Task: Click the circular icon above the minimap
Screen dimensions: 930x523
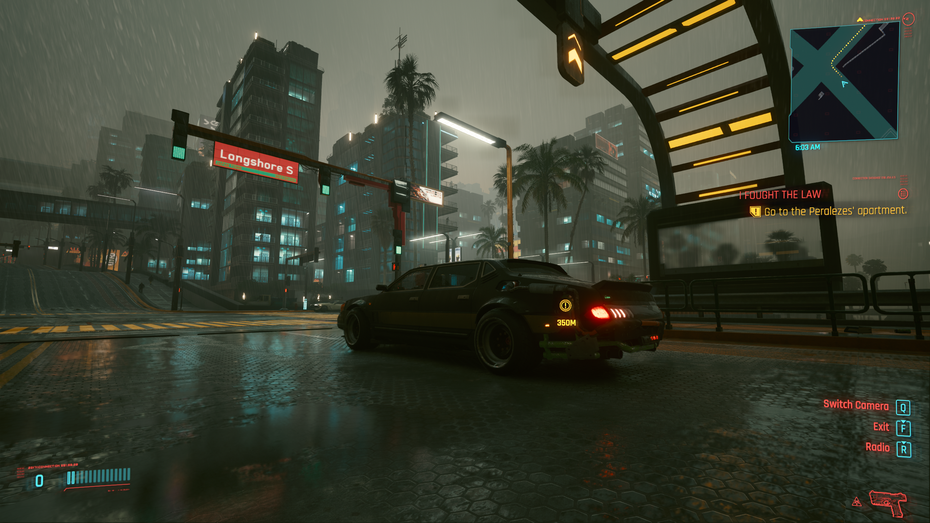Action: (x=908, y=18)
